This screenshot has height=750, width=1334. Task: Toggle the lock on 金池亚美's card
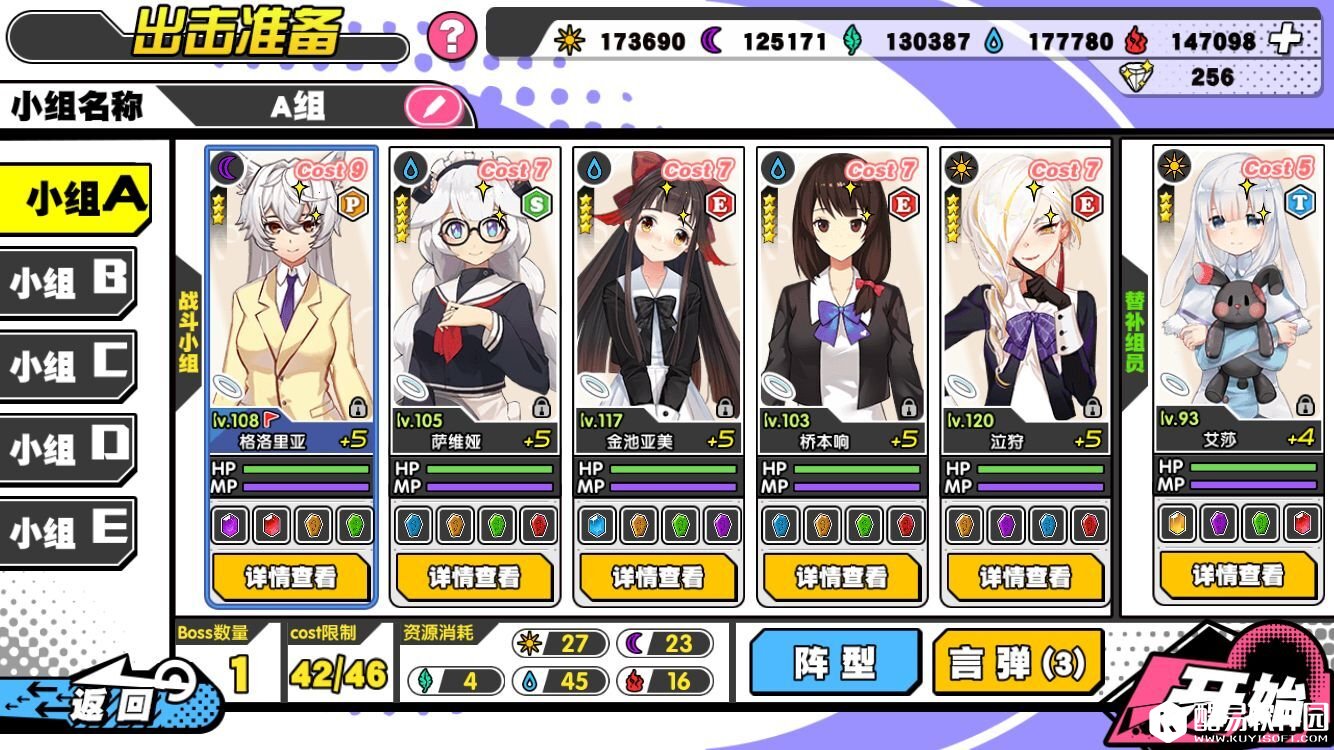click(725, 407)
